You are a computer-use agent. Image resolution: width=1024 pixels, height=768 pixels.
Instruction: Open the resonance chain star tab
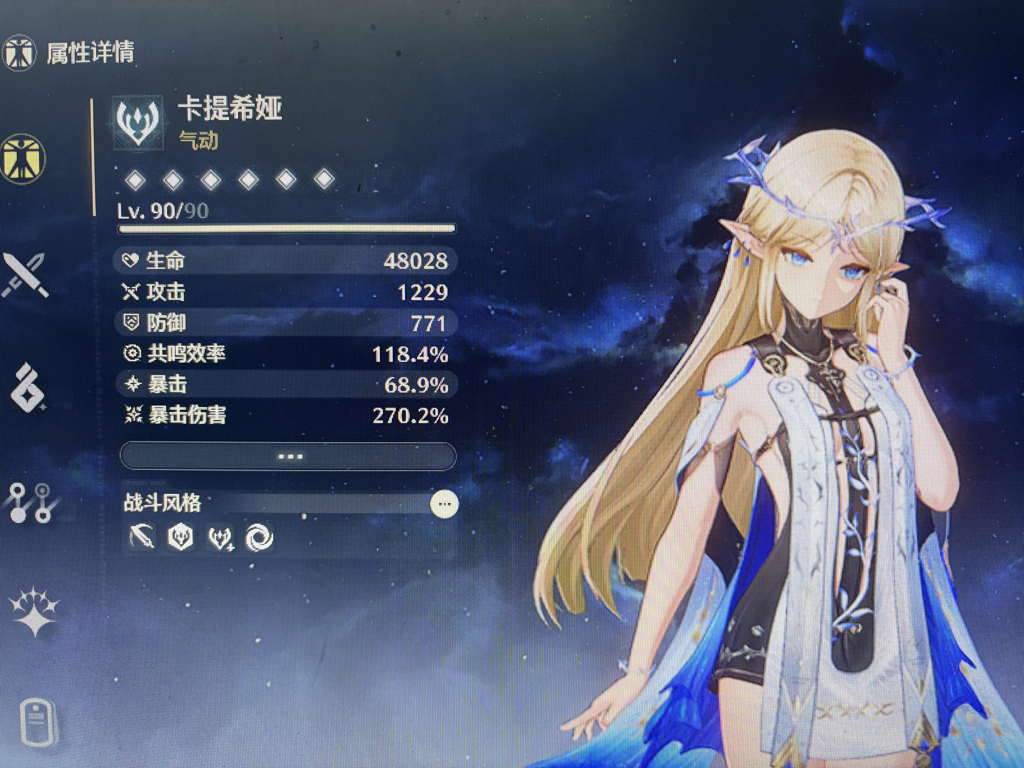point(33,613)
